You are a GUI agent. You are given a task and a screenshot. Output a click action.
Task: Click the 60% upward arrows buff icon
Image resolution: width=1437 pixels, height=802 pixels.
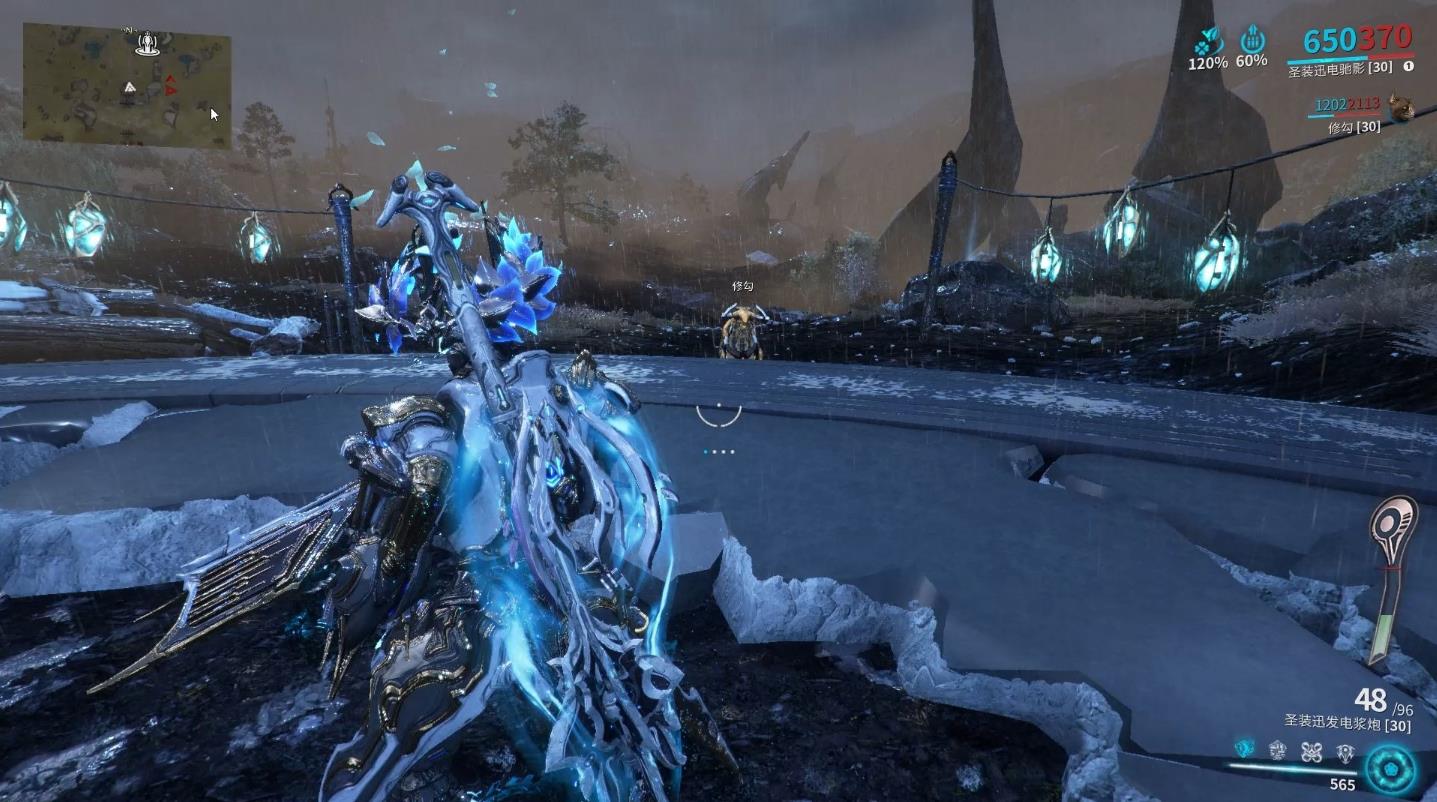pyautogui.click(x=1252, y=41)
